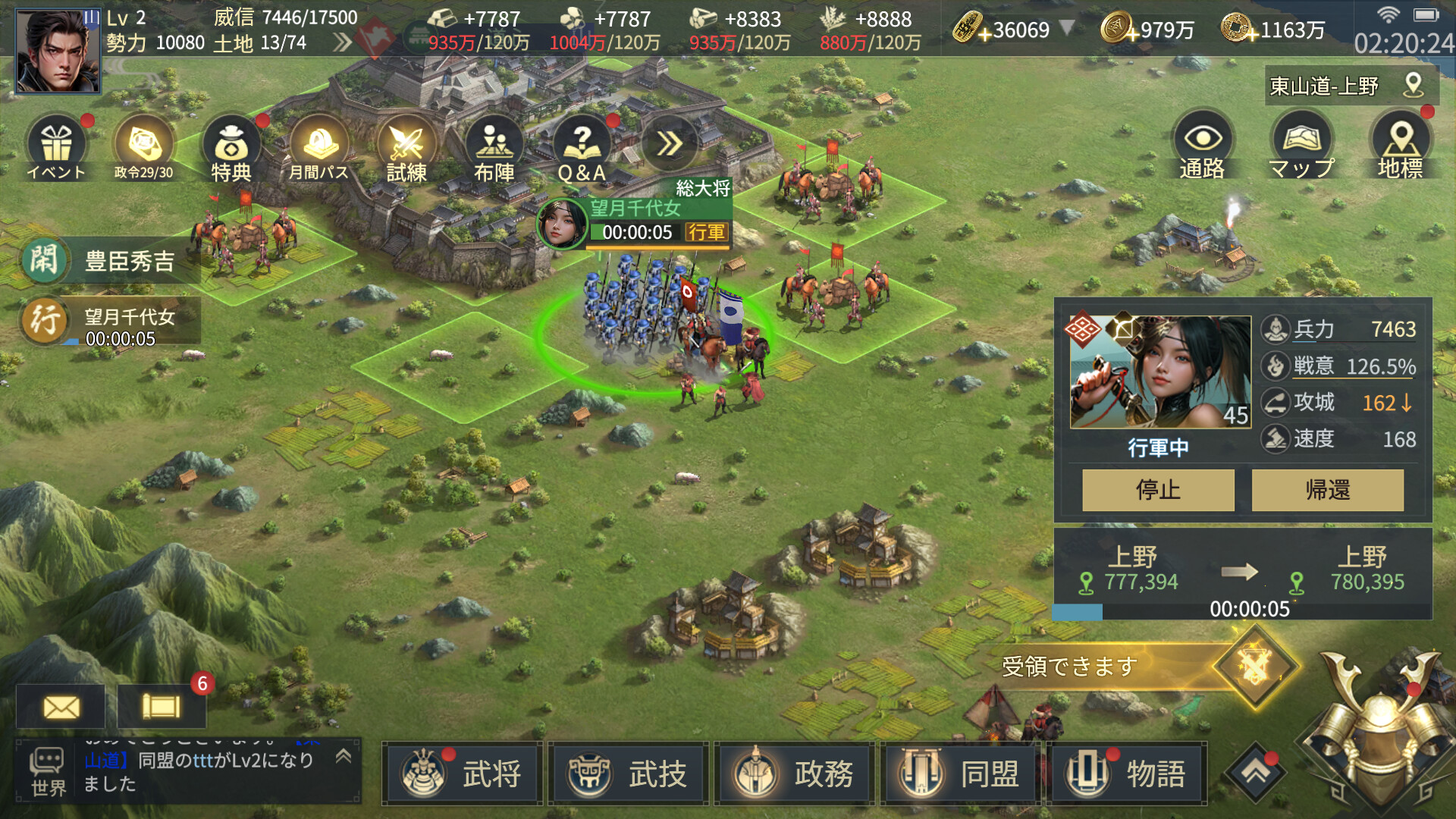Viewport: 1456px width, 819px height.
Task: Open the 同盟 alliance menu
Action: tap(960, 775)
